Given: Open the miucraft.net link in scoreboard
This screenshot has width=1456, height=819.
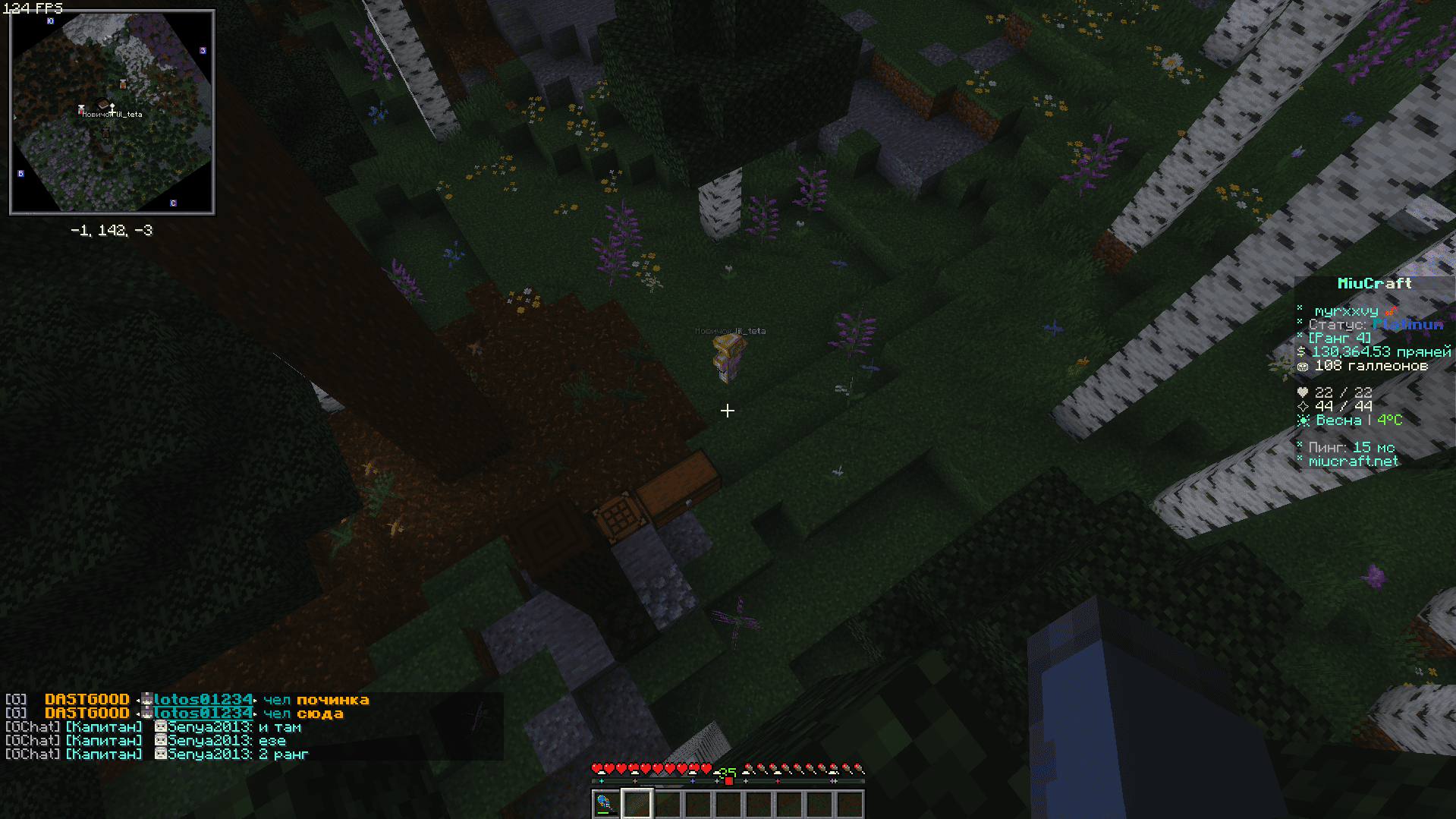Looking at the screenshot, I should (1353, 461).
